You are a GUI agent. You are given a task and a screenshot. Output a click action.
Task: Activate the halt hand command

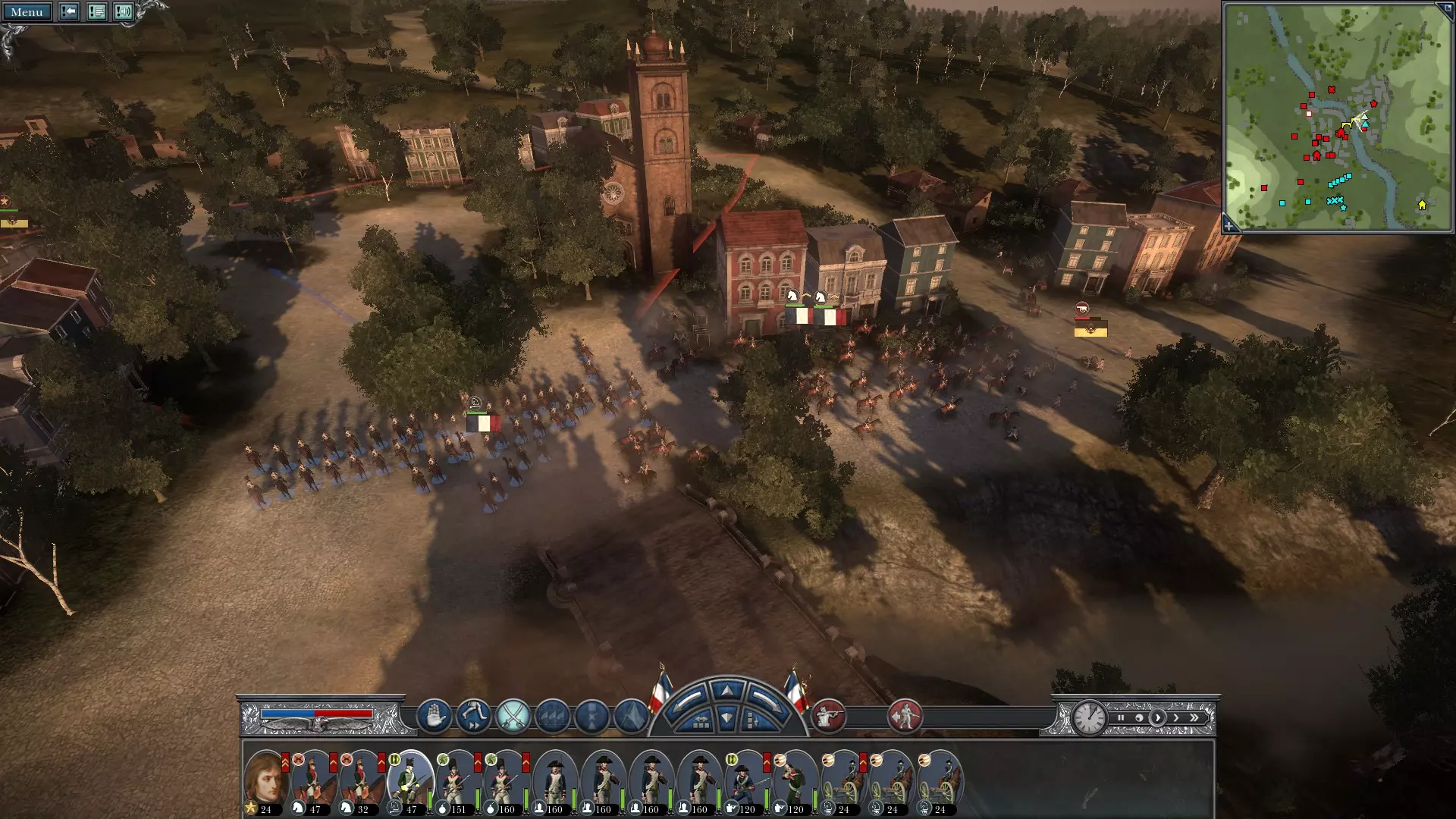[x=434, y=716]
